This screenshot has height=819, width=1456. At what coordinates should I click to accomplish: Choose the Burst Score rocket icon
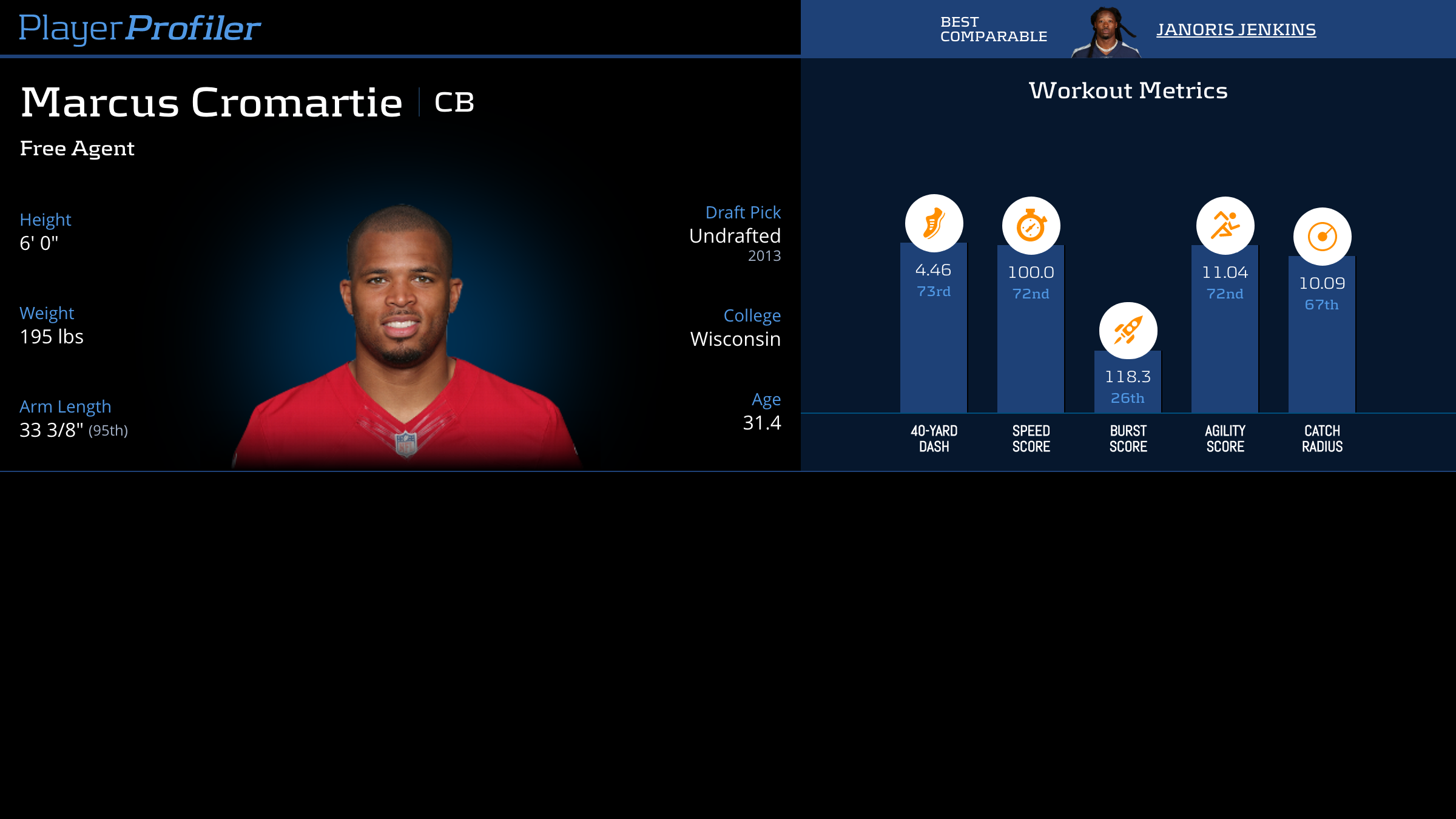[1128, 331]
